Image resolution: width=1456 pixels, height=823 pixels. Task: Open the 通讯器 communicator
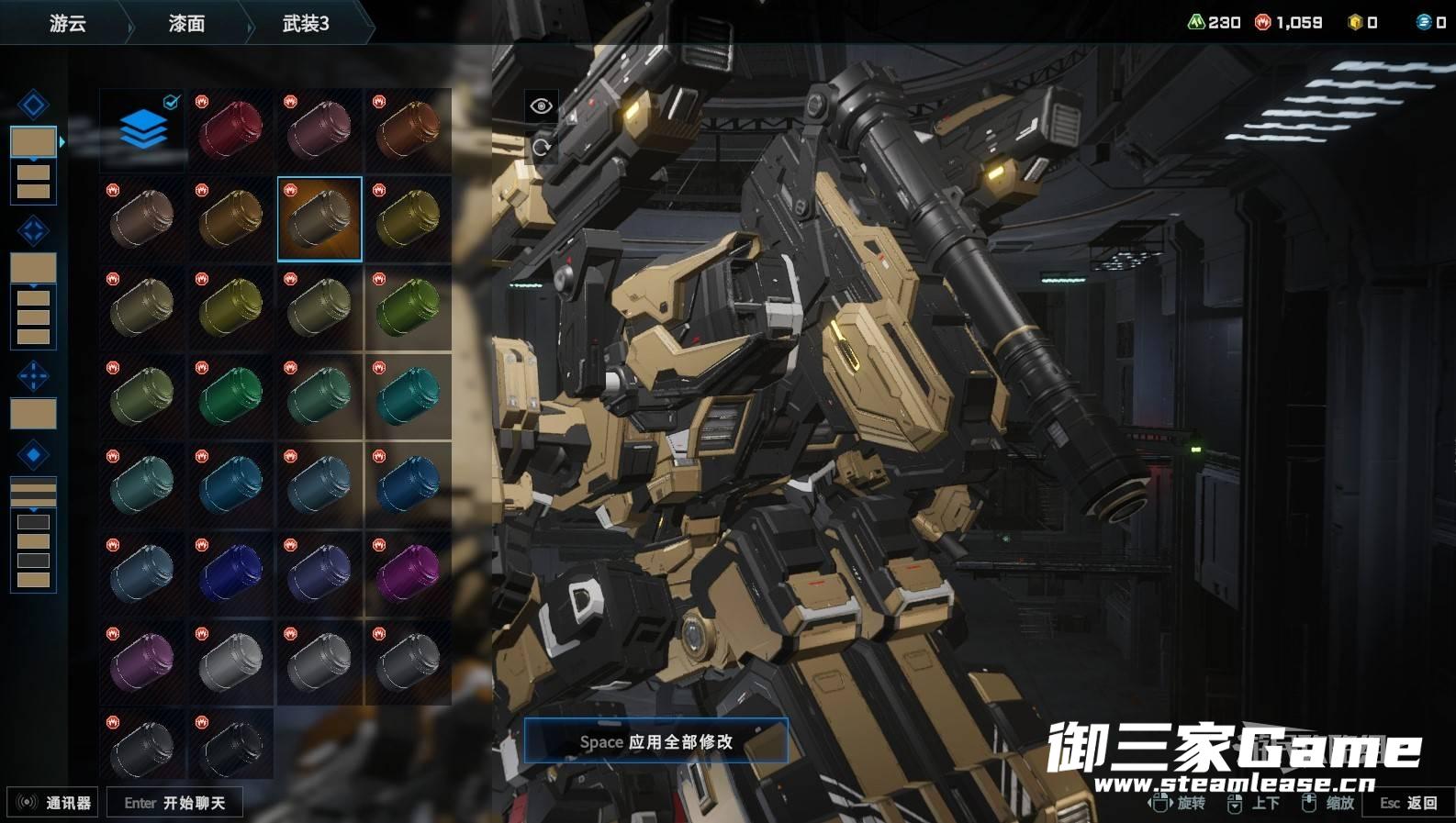click(x=55, y=803)
